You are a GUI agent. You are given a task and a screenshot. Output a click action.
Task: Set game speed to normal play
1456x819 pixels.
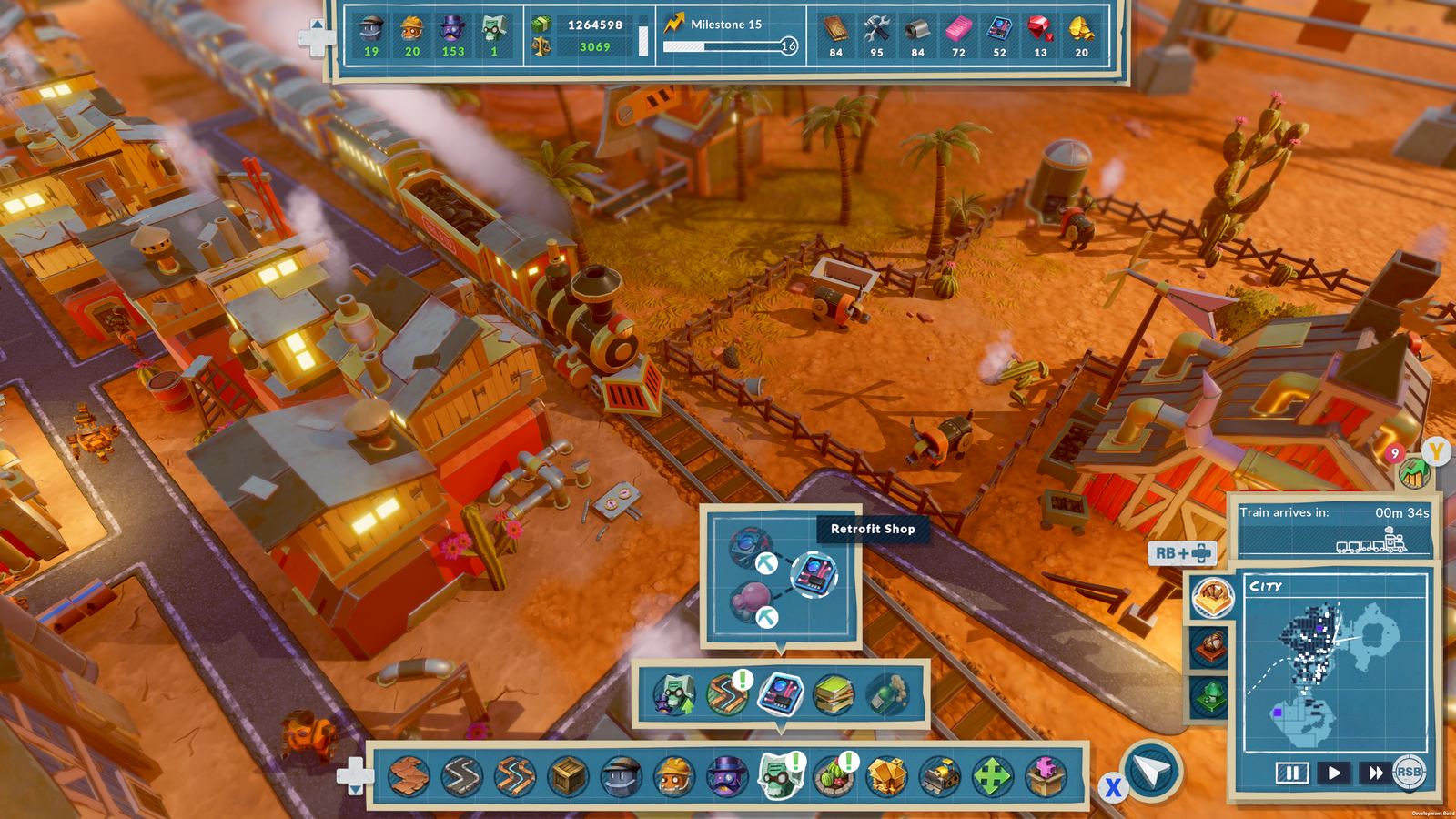pyautogui.click(x=1334, y=773)
